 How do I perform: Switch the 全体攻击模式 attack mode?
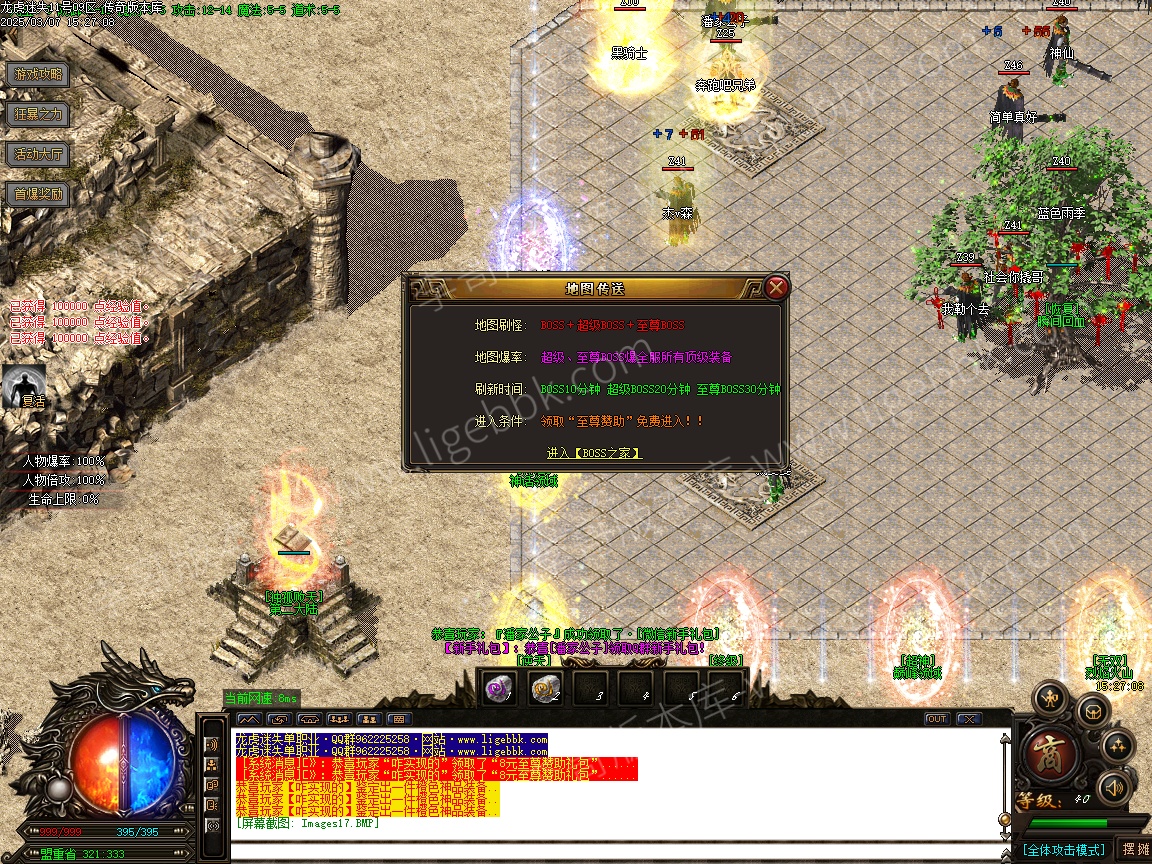pos(1063,850)
